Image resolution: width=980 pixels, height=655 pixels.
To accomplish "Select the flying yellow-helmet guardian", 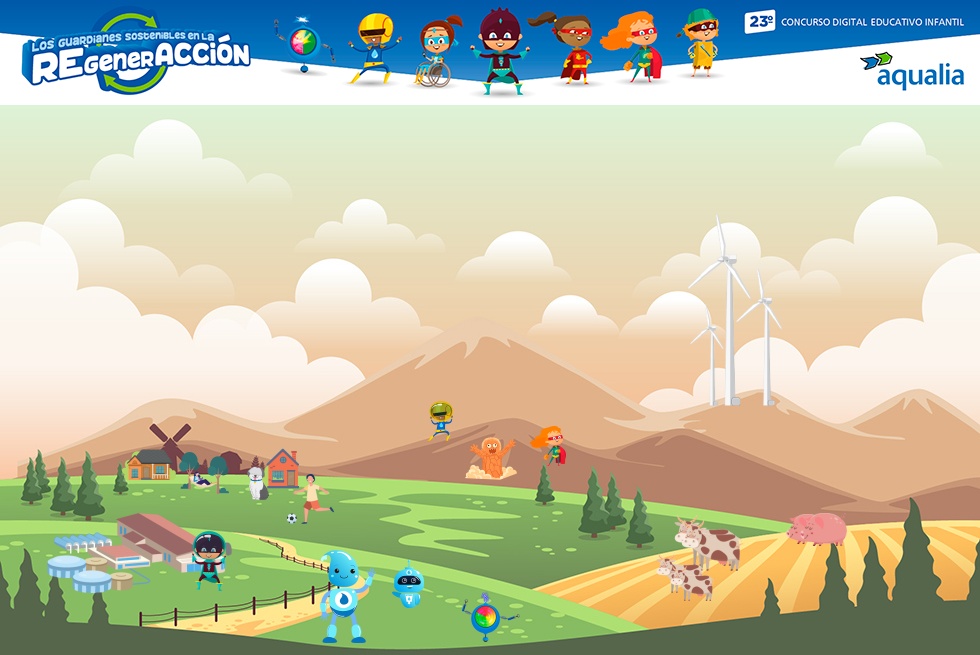I will point(440,420).
